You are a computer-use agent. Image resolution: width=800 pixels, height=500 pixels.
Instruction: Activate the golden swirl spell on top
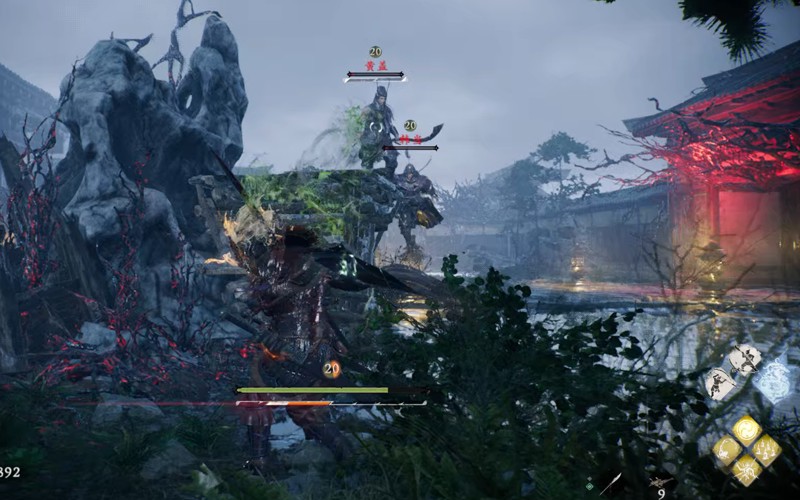point(746,431)
